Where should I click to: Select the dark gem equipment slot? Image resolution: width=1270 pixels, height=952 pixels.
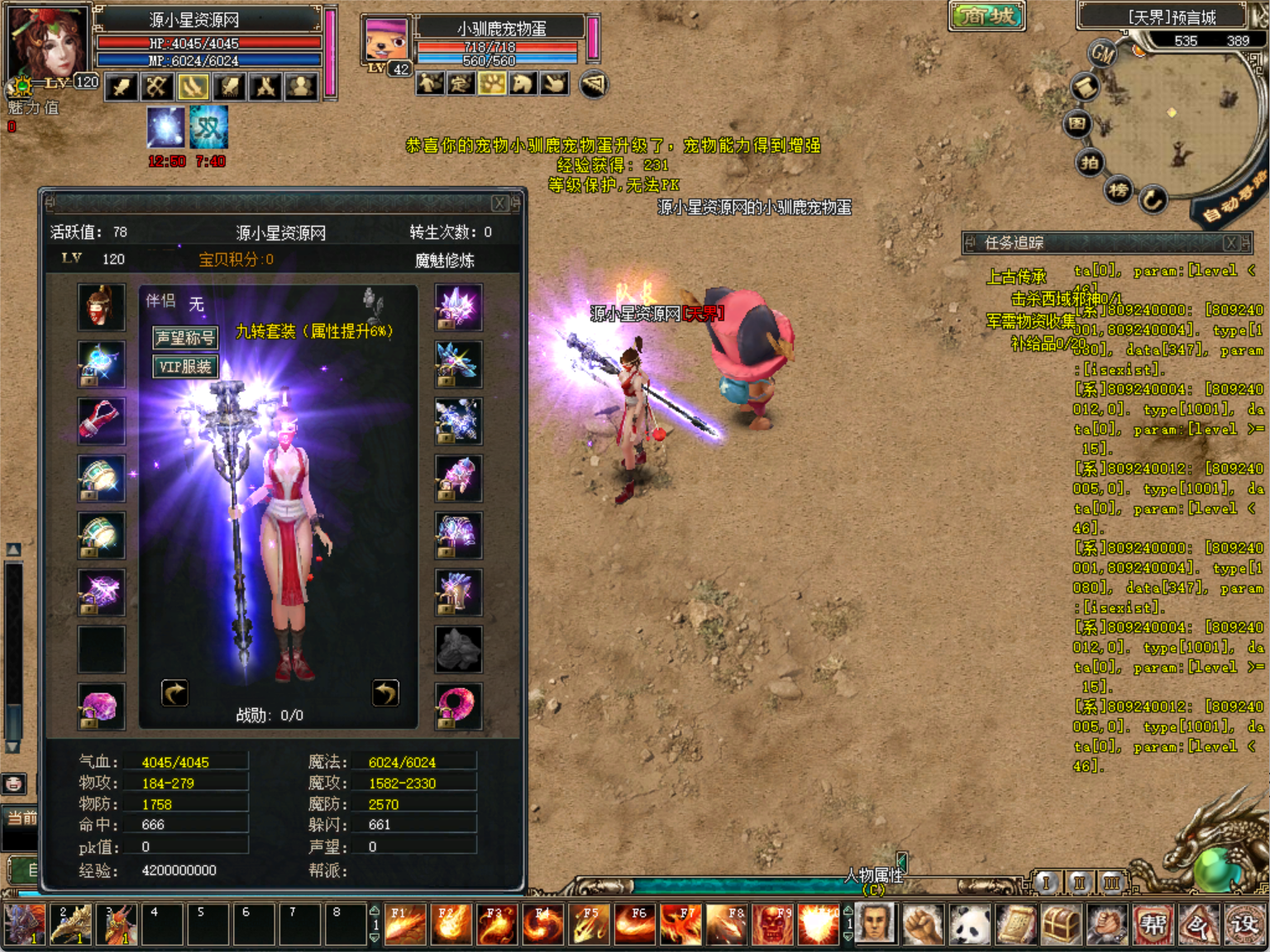point(458,650)
